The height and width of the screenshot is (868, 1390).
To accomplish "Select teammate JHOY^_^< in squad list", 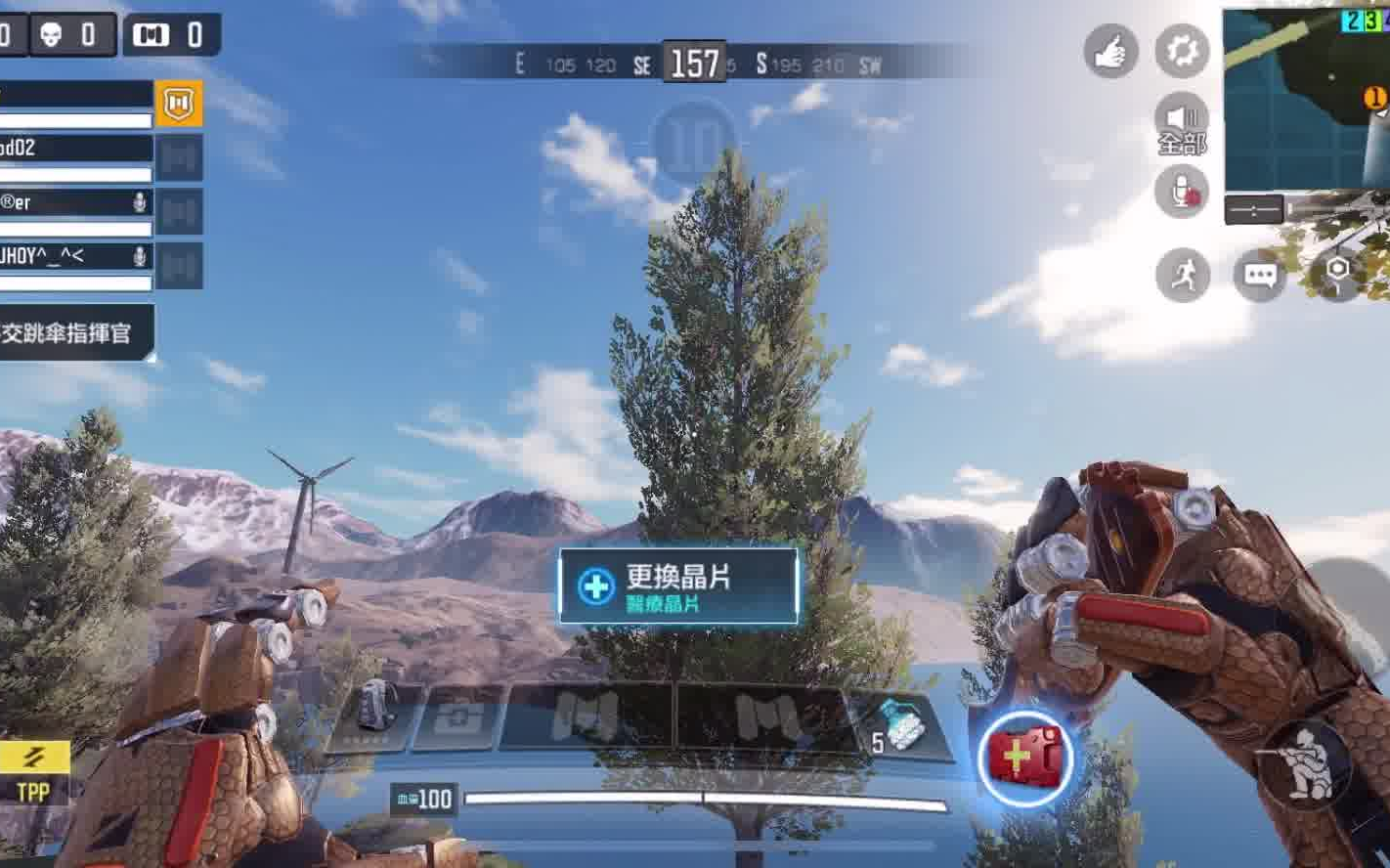I will 74,257.
